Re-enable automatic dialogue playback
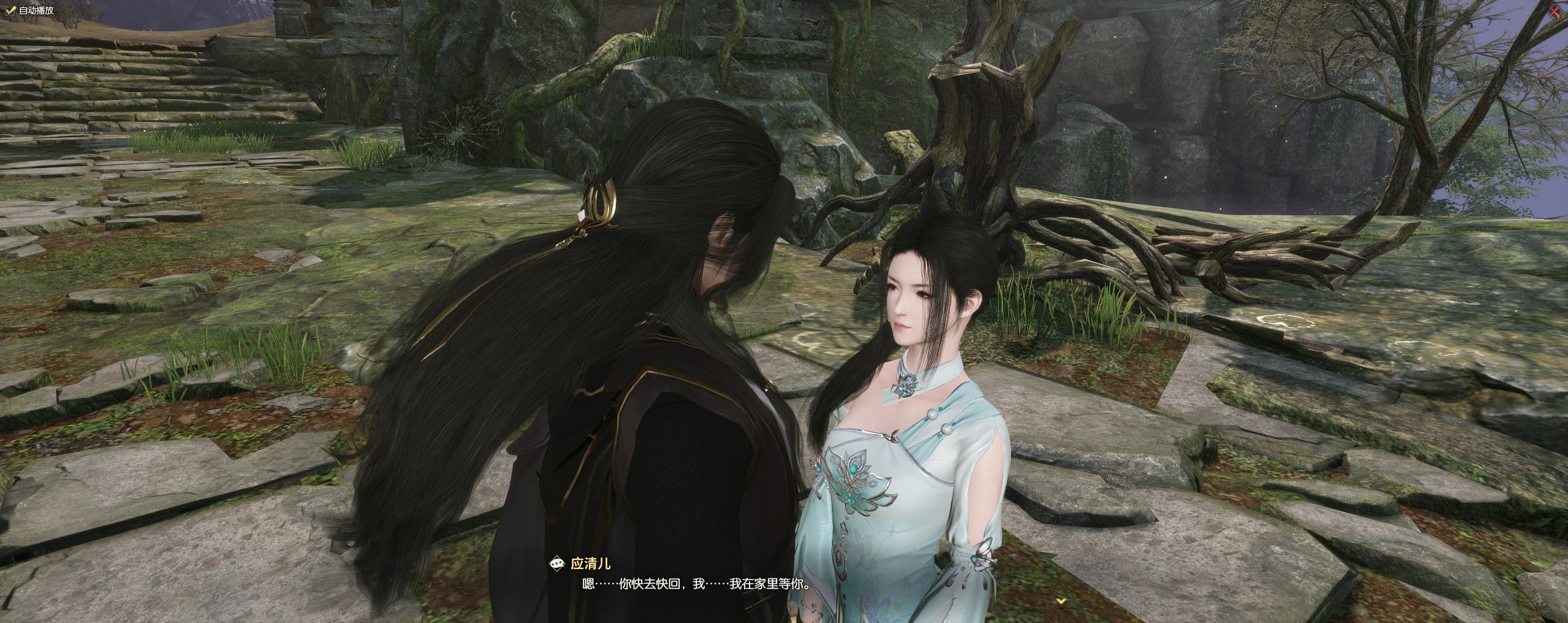The image size is (1568, 623). click(x=9, y=9)
